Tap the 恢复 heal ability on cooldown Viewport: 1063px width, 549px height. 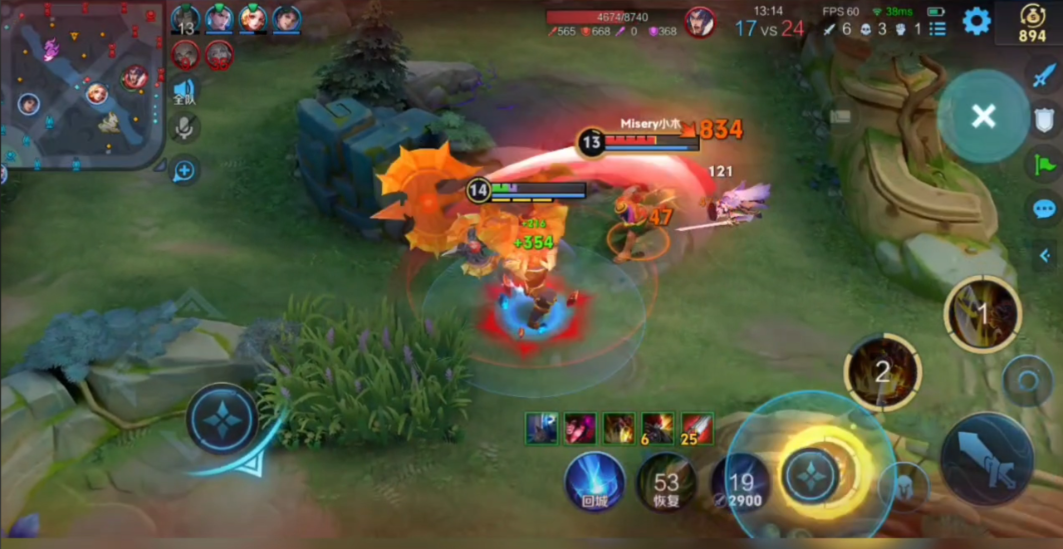[x=666, y=482]
